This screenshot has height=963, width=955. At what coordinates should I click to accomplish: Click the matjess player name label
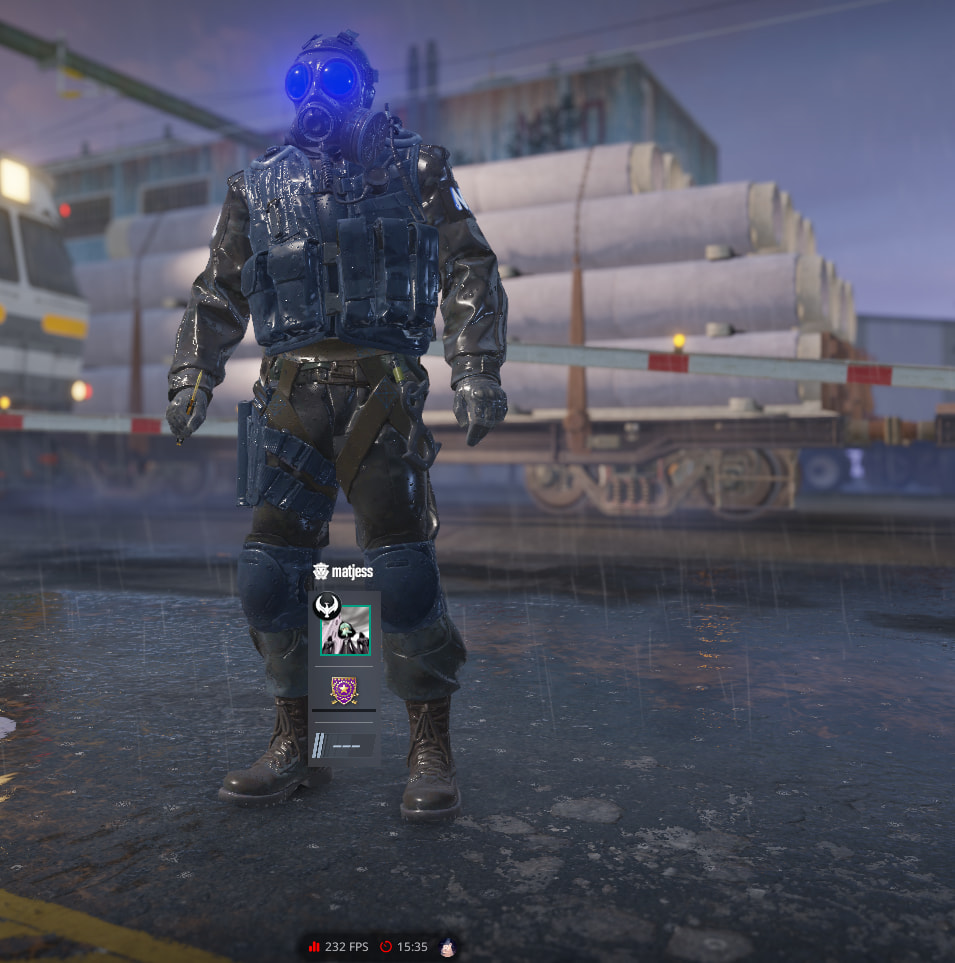click(x=351, y=572)
